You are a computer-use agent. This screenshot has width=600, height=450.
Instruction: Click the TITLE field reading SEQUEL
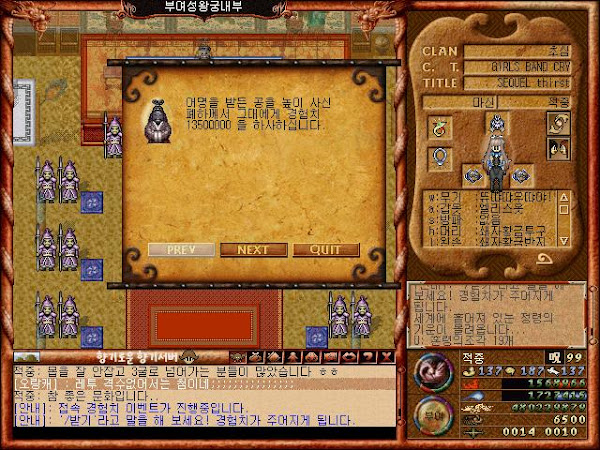click(x=523, y=82)
